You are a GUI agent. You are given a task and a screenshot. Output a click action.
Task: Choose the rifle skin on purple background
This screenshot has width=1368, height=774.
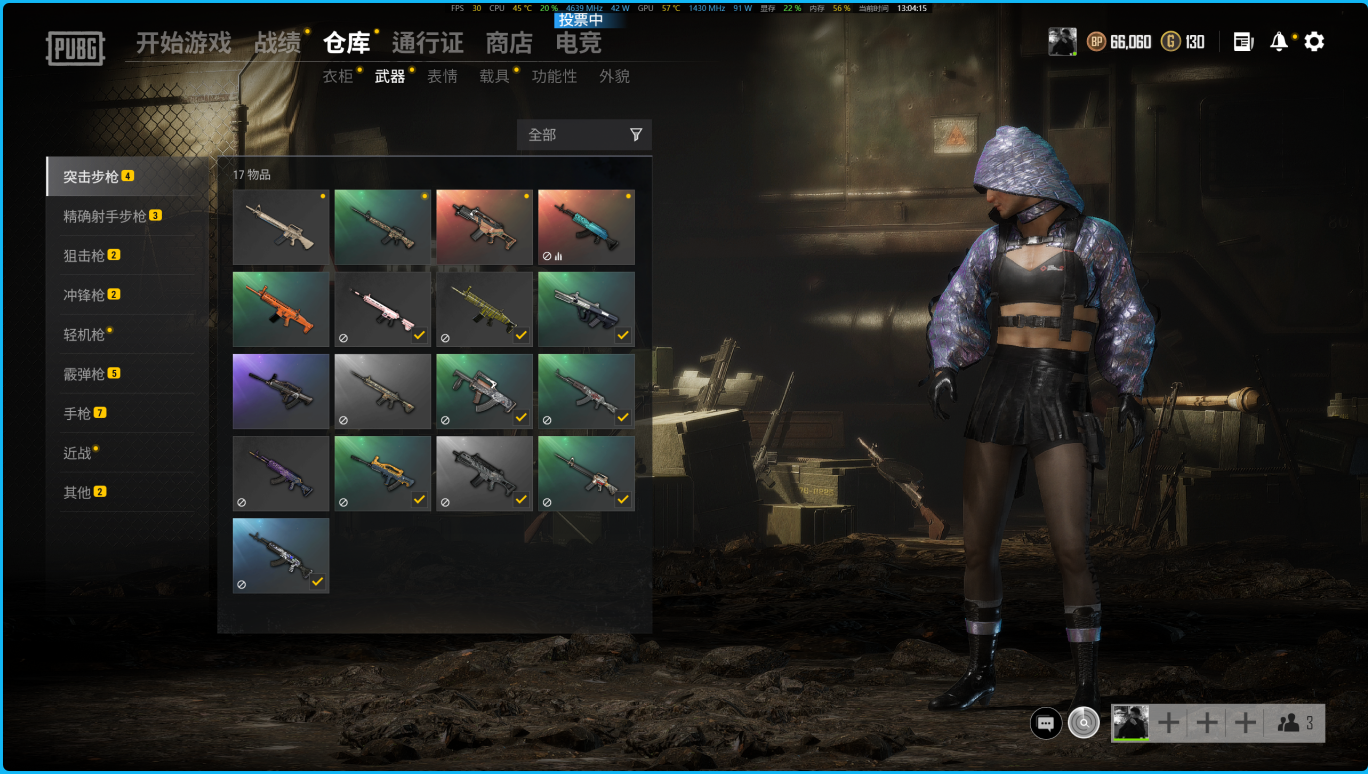point(281,391)
